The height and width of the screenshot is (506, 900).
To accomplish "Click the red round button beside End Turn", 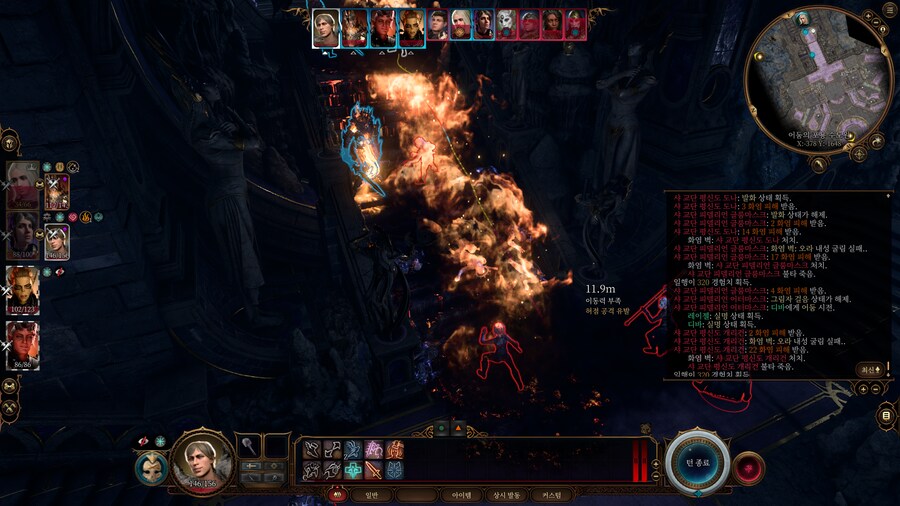I will click(x=747, y=467).
